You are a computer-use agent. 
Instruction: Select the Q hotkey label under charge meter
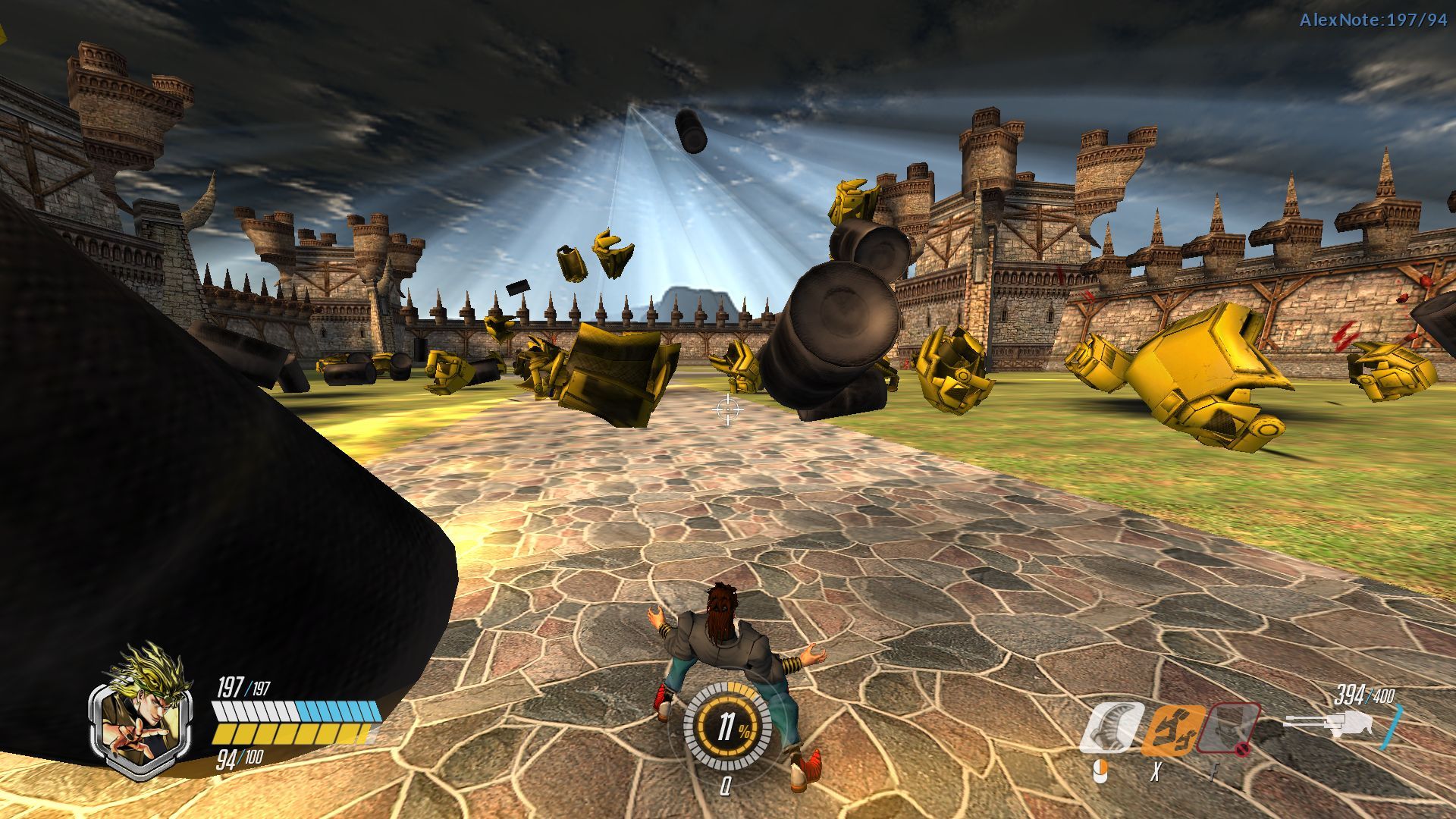(726, 786)
